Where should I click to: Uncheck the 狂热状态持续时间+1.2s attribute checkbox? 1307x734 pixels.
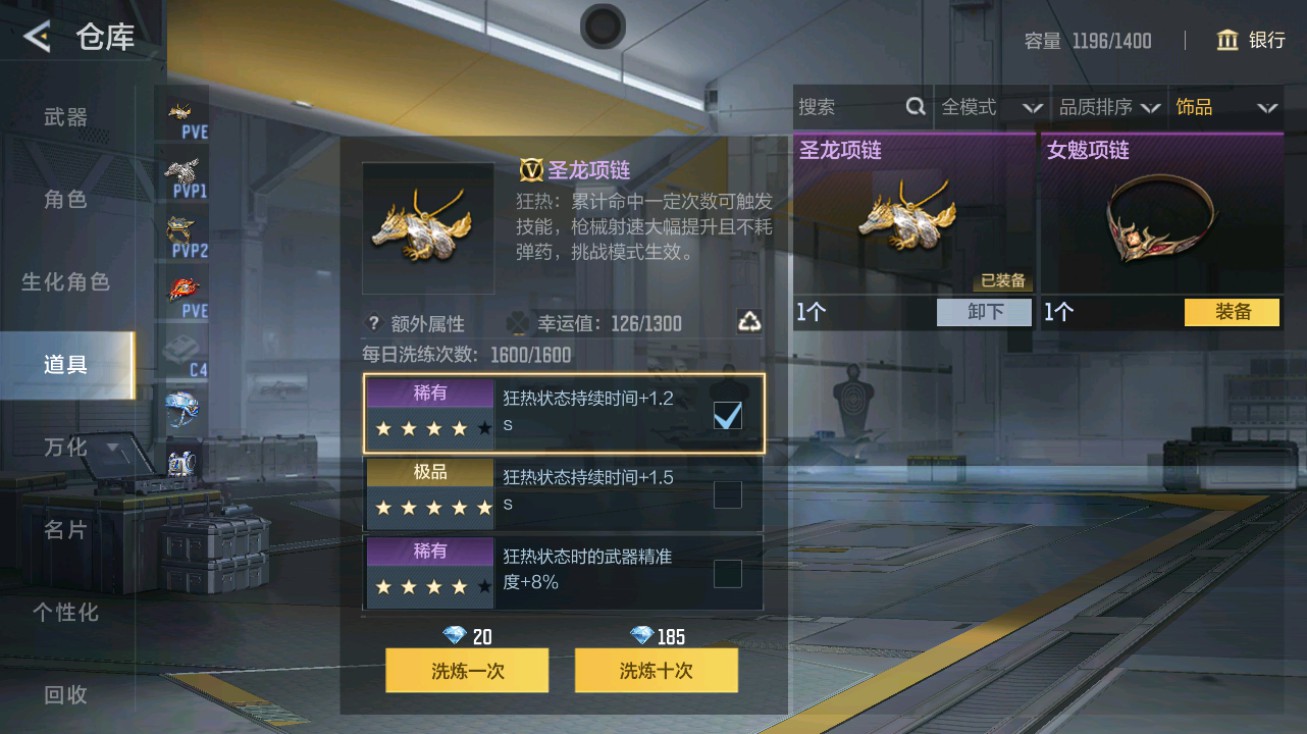pyautogui.click(x=728, y=414)
